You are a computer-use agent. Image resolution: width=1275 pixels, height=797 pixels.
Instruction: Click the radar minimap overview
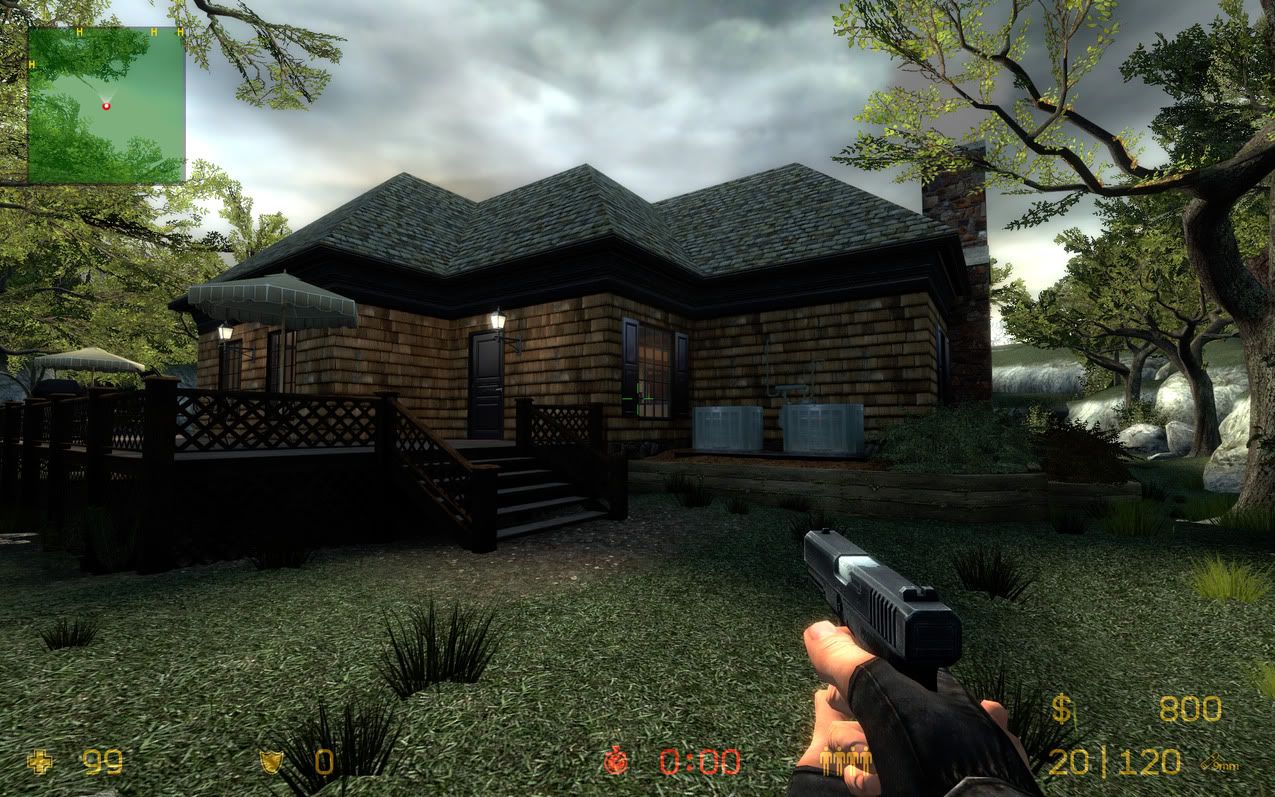106,105
